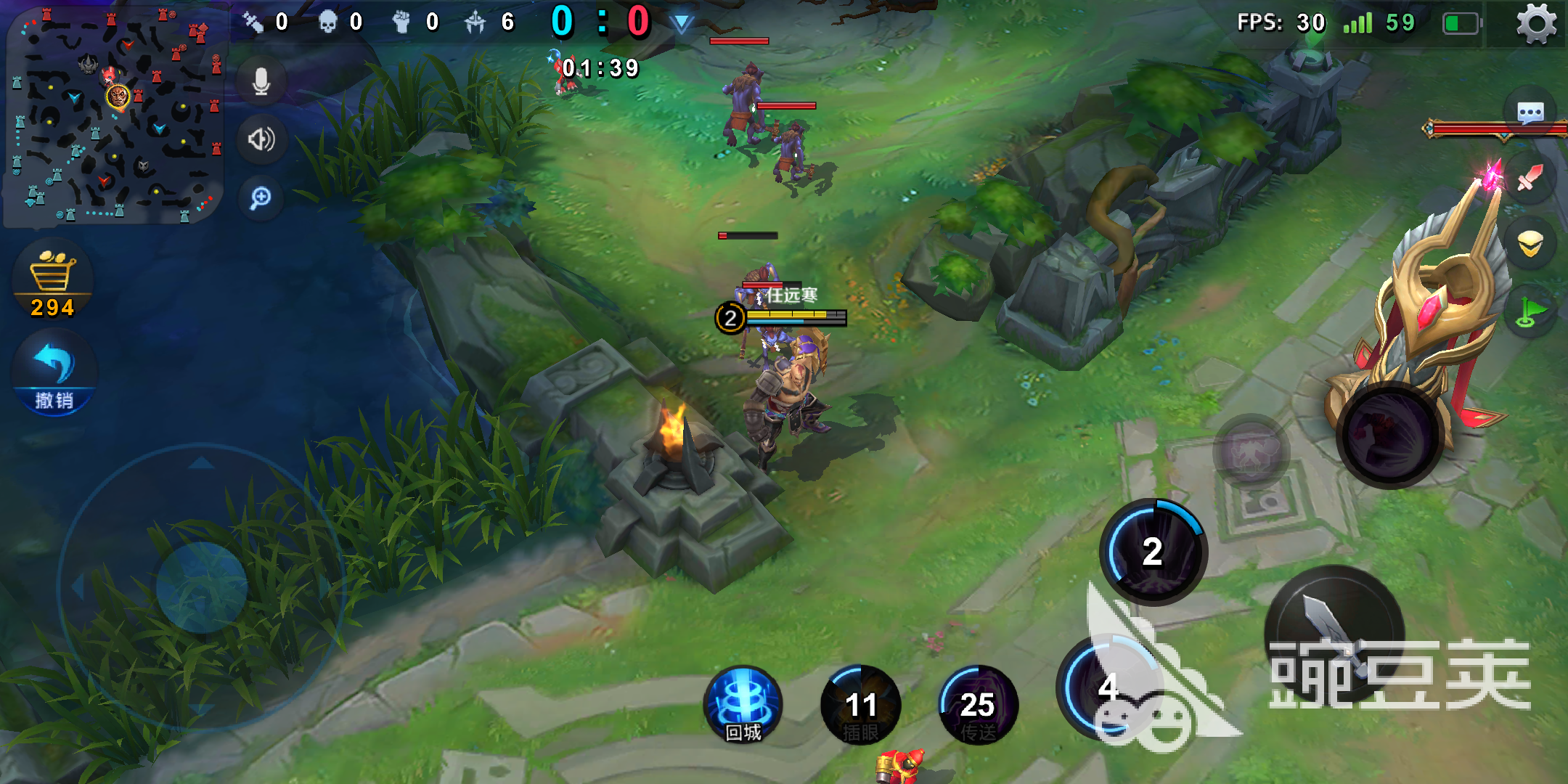
Task: Toggle the speaker sound button
Action: coord(261,139)
